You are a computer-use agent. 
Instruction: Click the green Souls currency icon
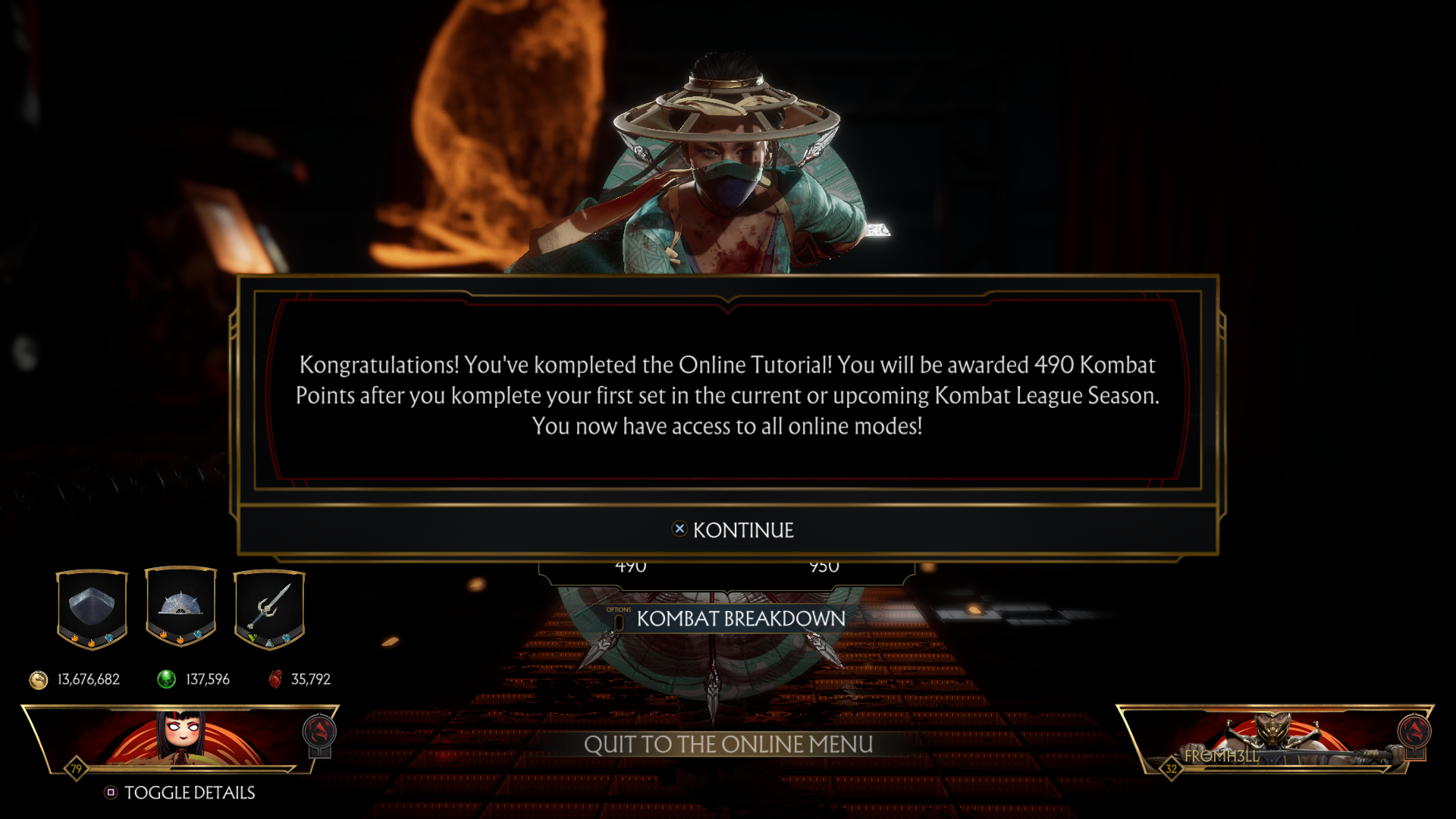pyautogui.click(x=166, y=679)
